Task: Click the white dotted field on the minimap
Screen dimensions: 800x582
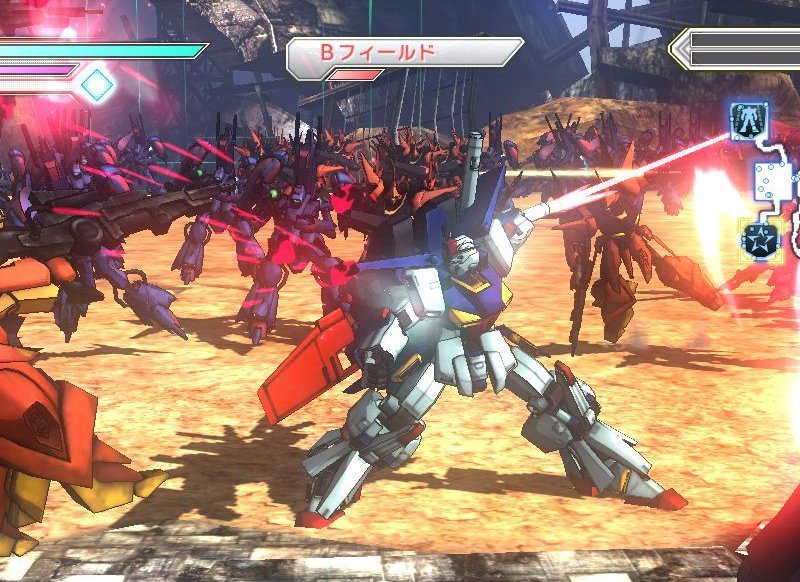Action: tap(773, 181)
